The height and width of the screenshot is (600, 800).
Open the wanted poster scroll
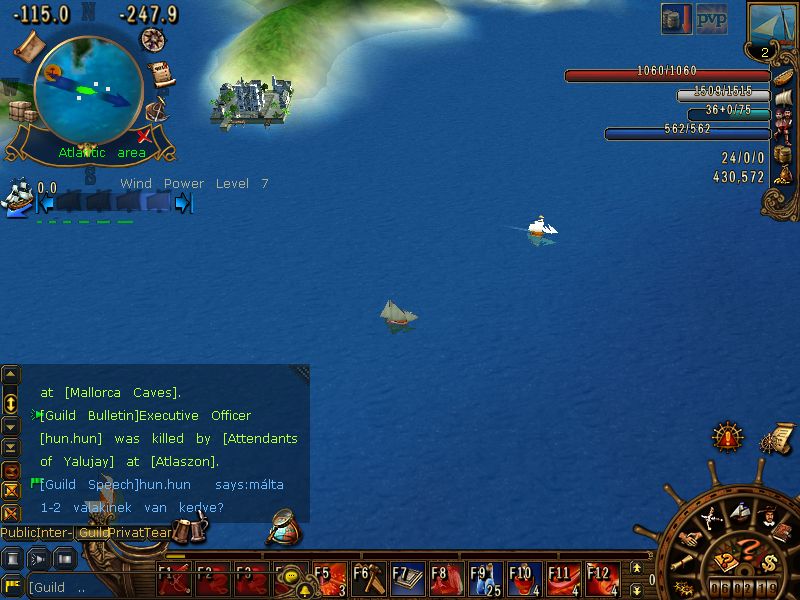[161, 75]
